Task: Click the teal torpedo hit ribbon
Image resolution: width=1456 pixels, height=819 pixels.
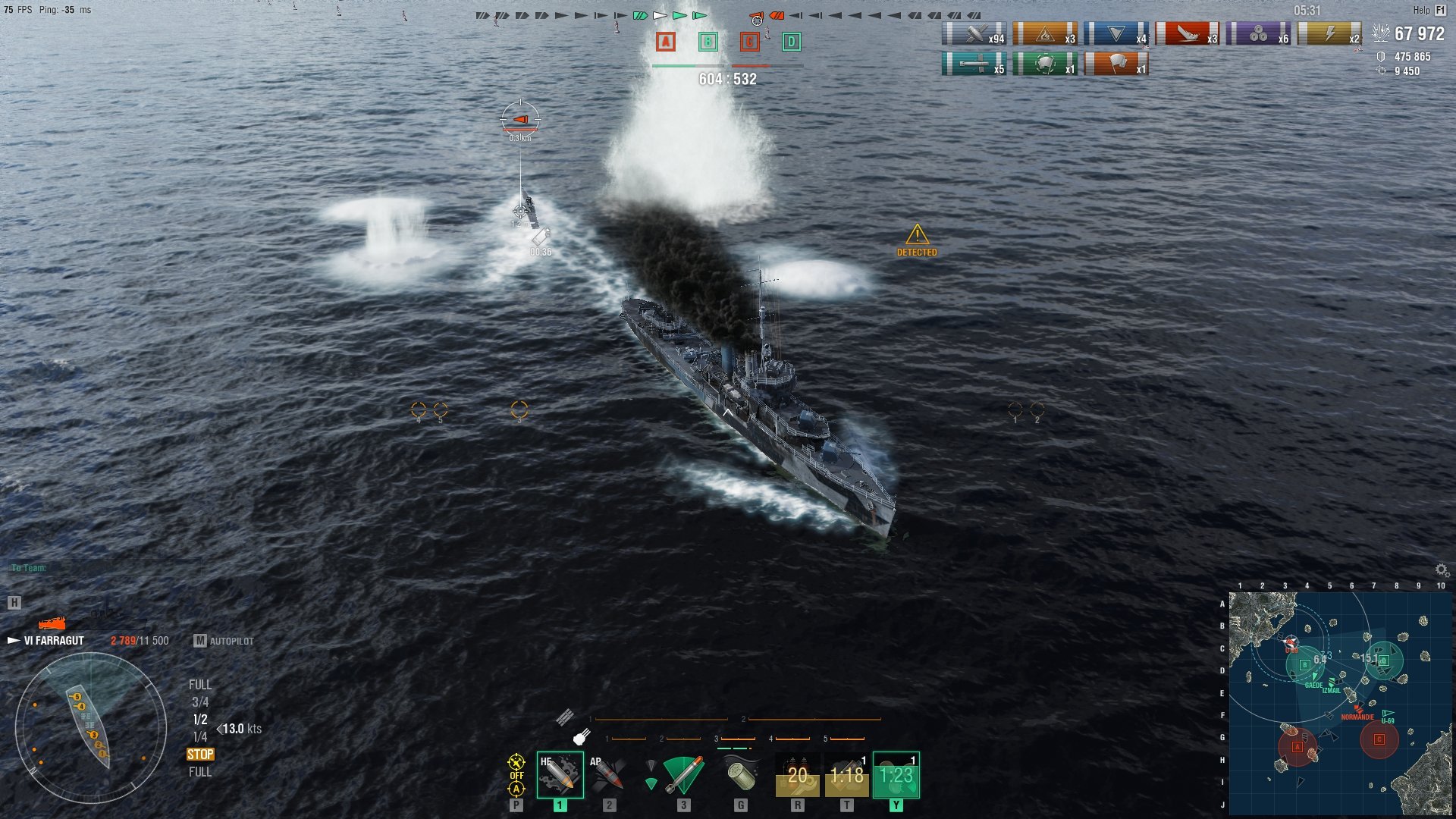Action: coord(974,64)
